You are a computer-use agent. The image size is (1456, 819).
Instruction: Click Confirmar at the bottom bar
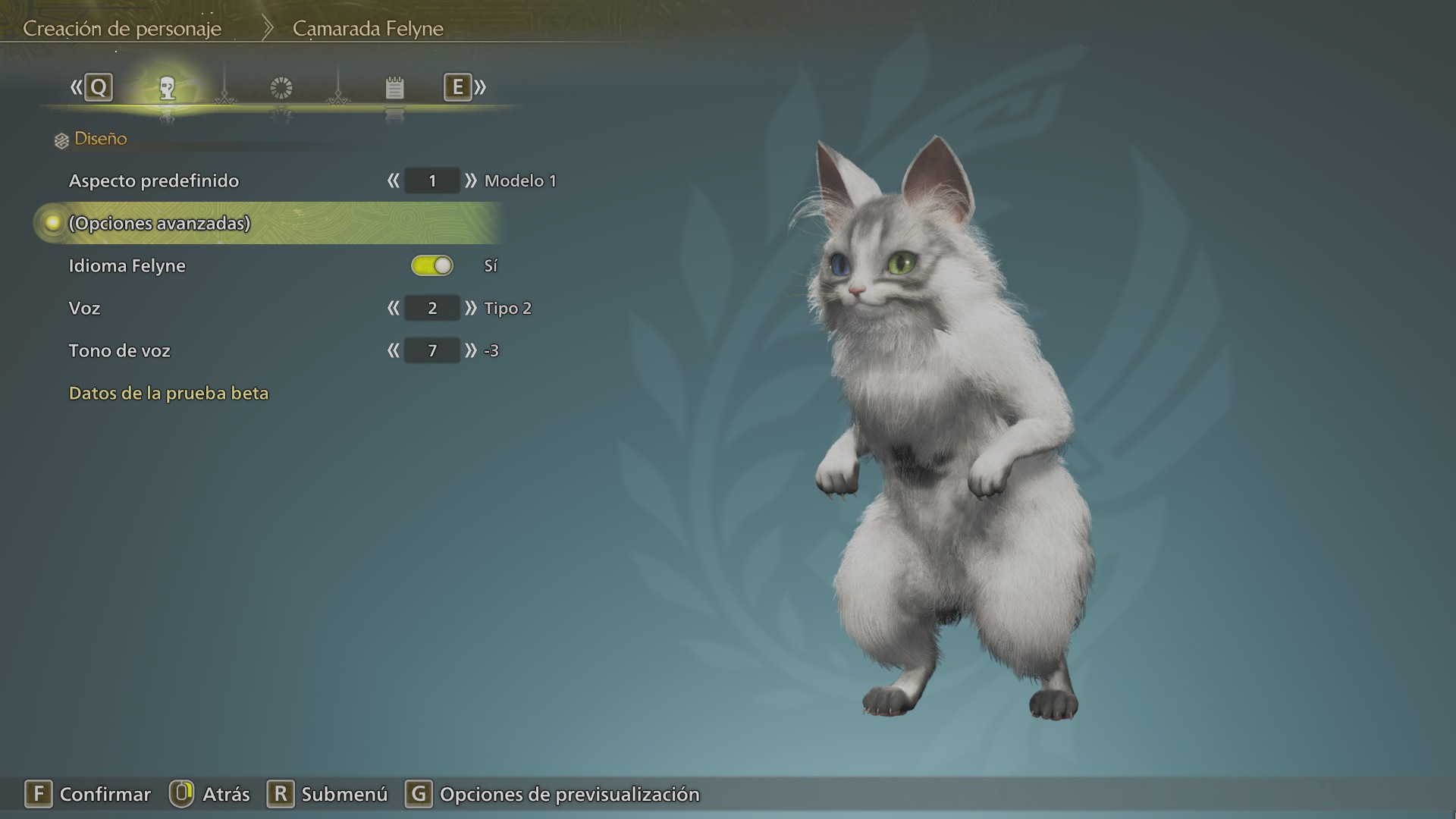[x=88, y=794]
